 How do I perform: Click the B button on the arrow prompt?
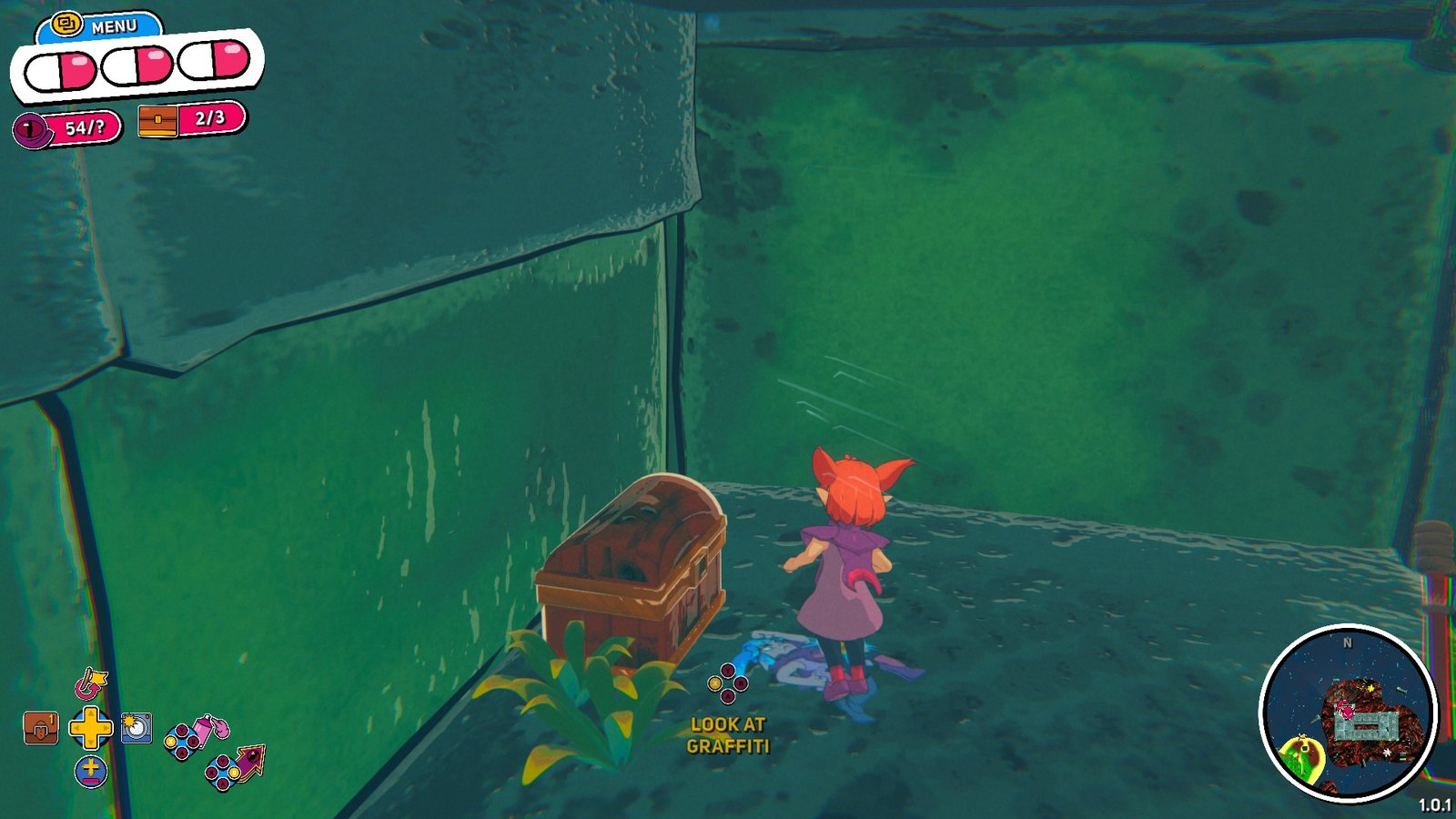click(233, 773)
